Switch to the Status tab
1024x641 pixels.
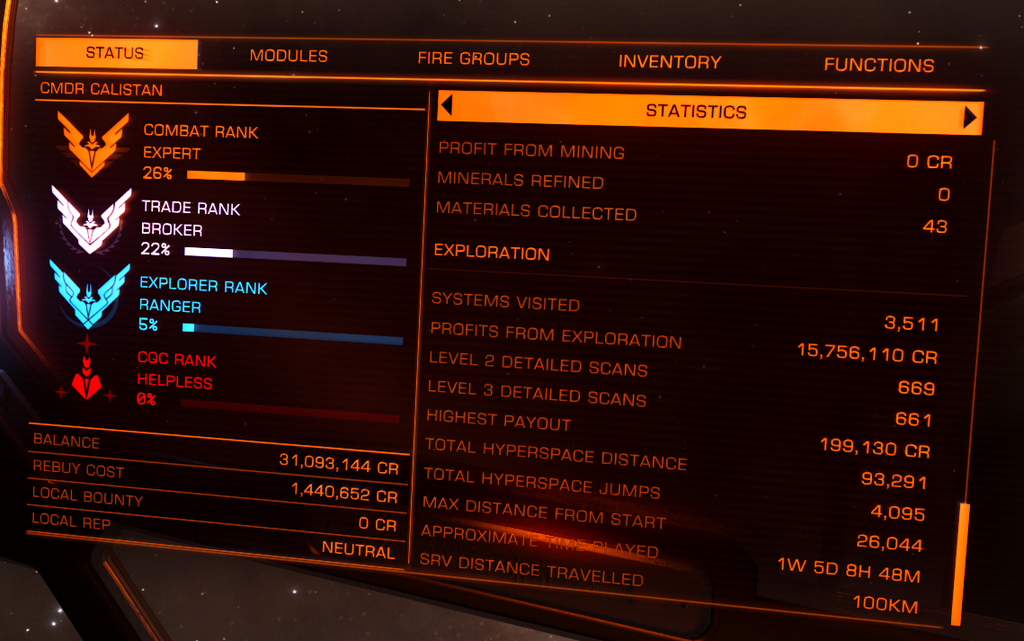[x=116, y=54]
